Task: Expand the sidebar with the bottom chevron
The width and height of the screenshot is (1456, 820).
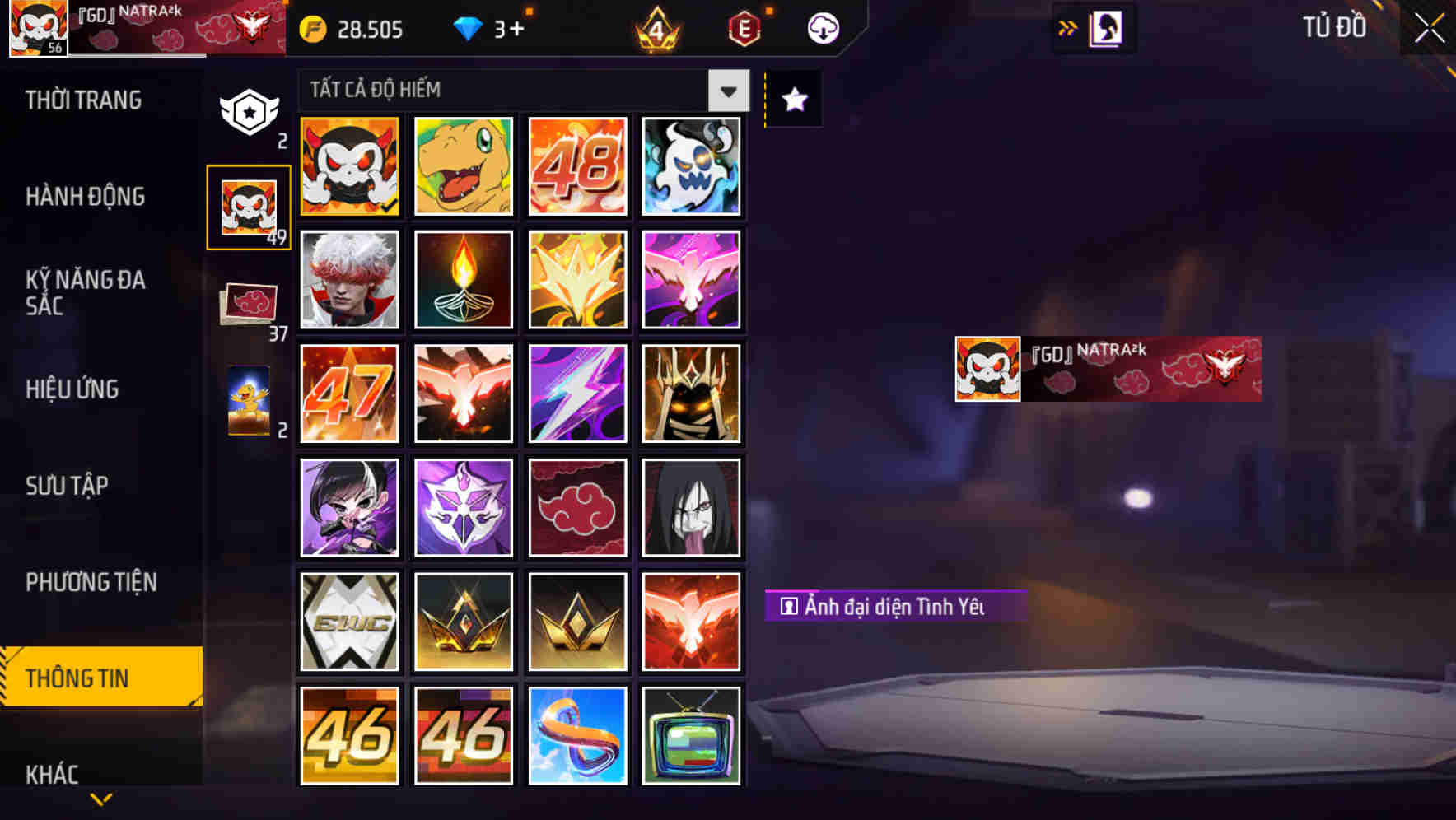Action: pos(100,800)
